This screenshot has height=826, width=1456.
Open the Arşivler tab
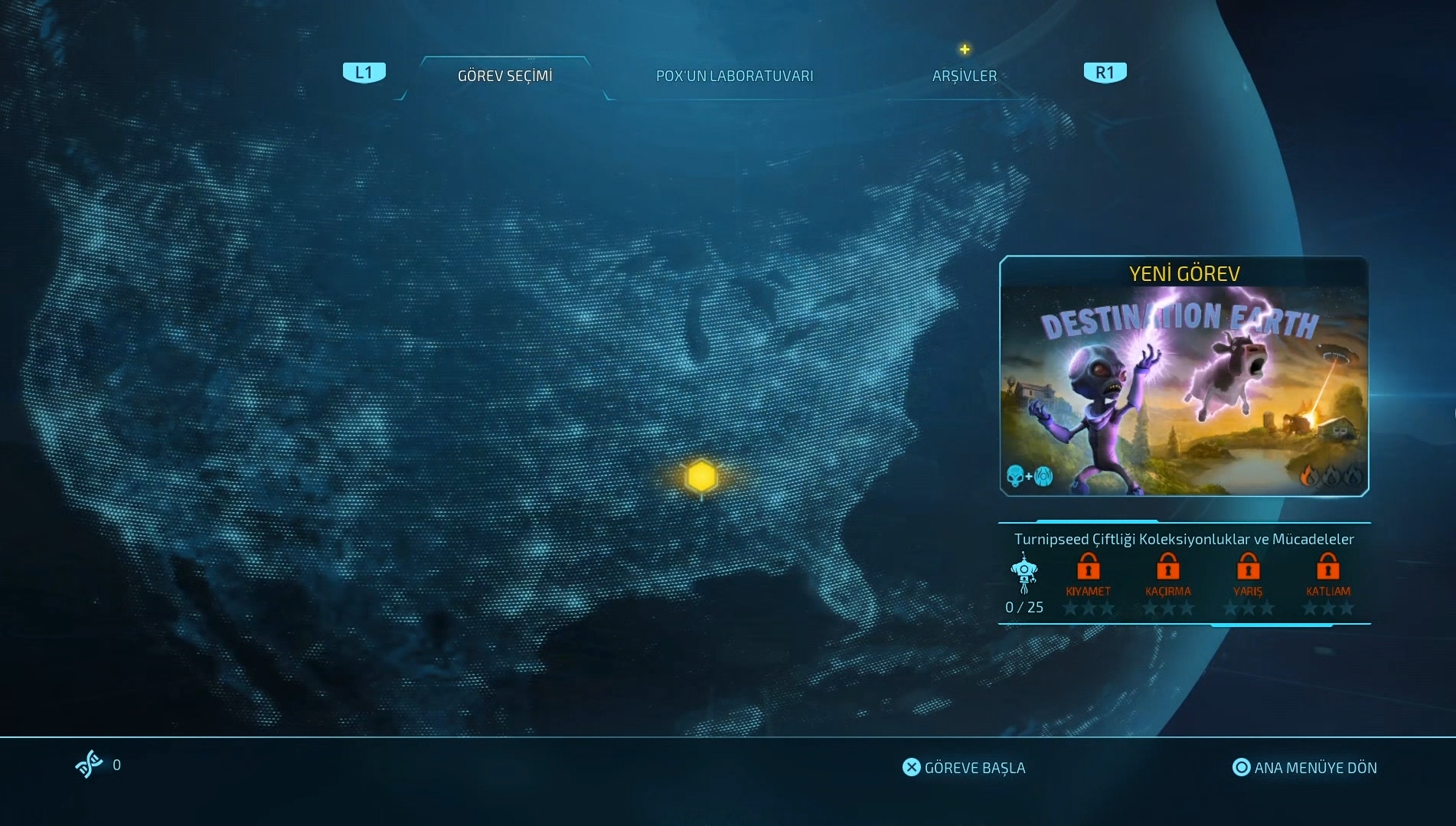point(964,76)
